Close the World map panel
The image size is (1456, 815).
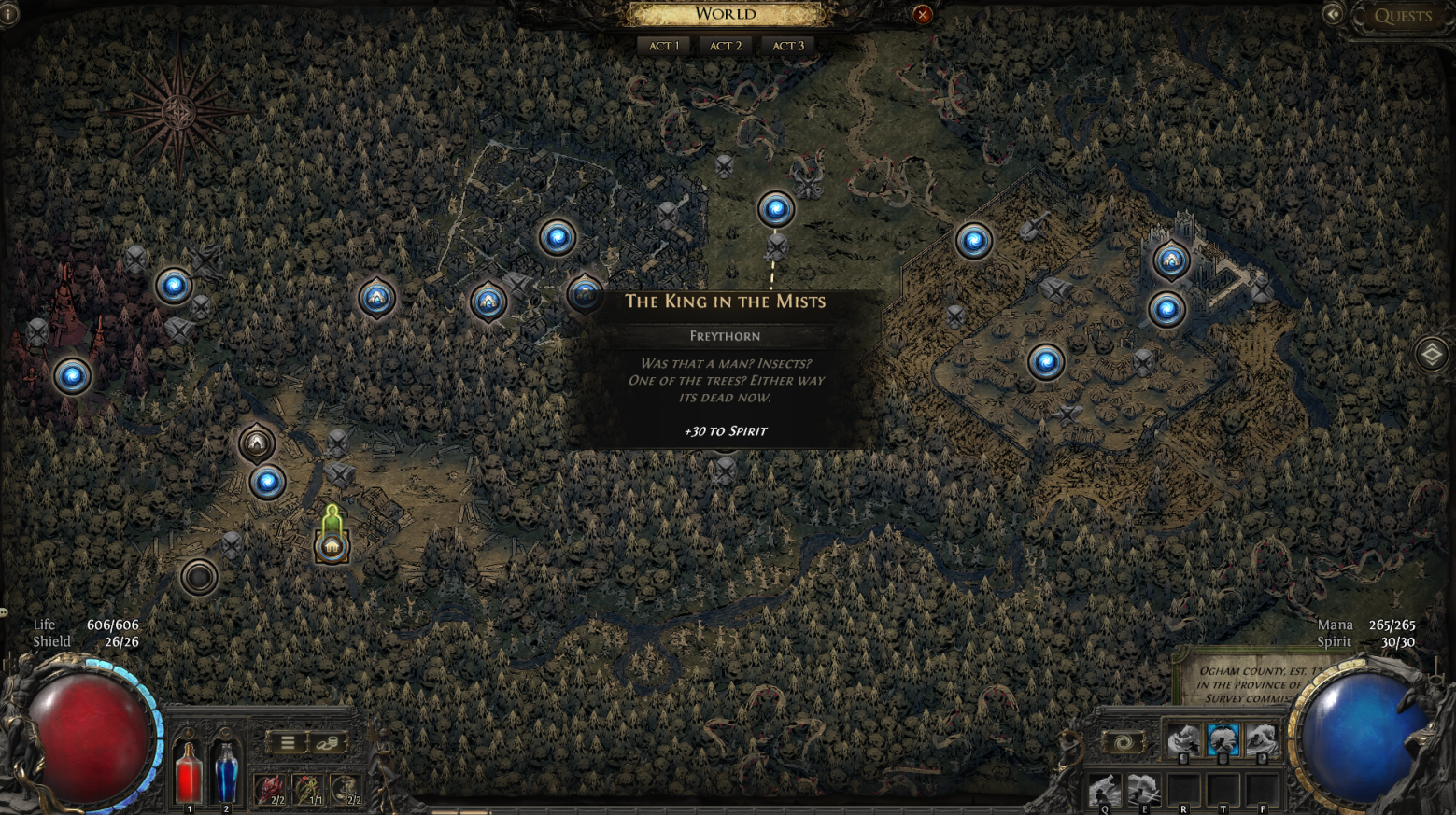[923, 14]
